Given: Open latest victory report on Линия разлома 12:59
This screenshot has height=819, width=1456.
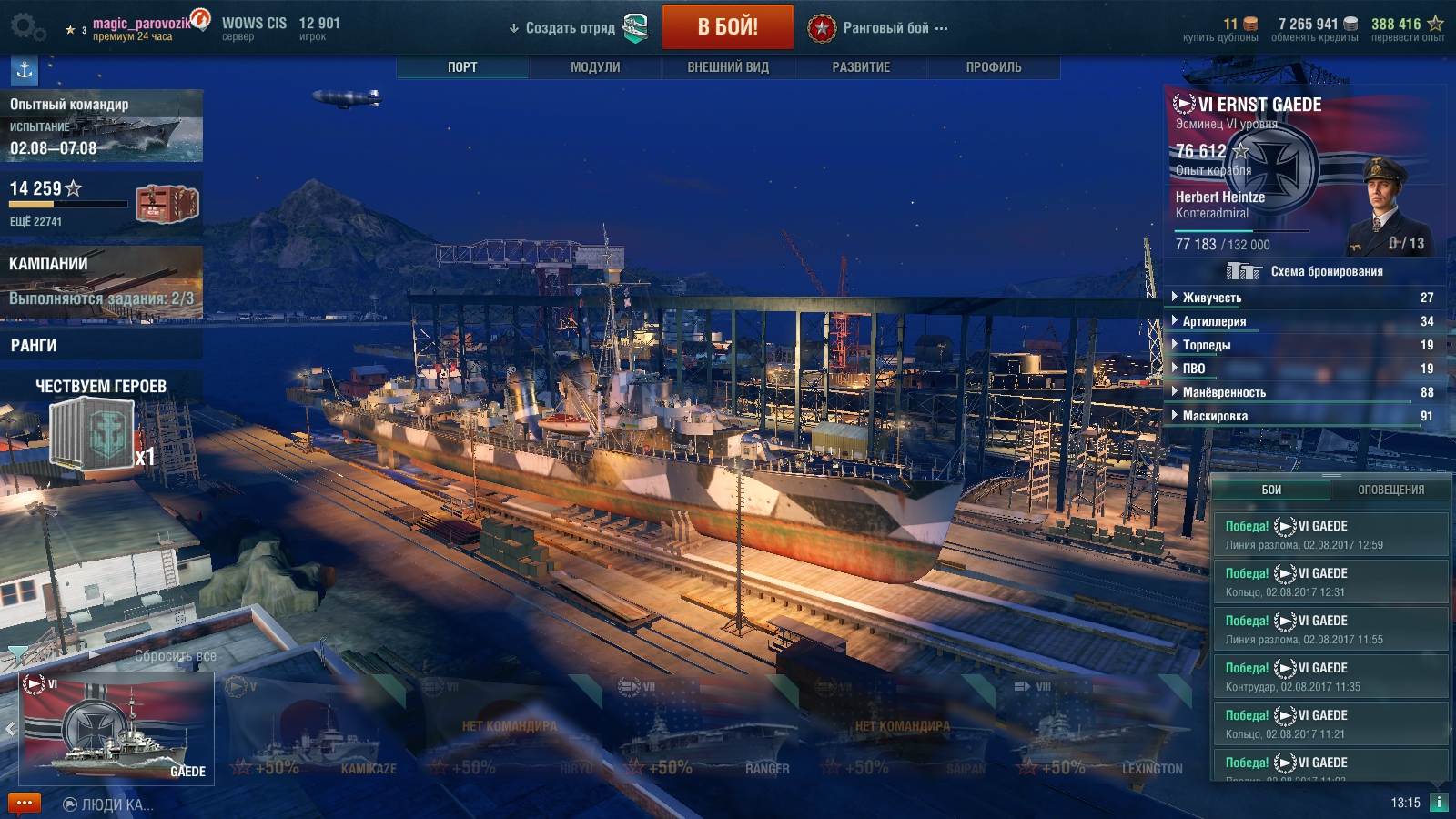Looking at the screenshot, I should pyautogui.click(x=1330, y=534).
